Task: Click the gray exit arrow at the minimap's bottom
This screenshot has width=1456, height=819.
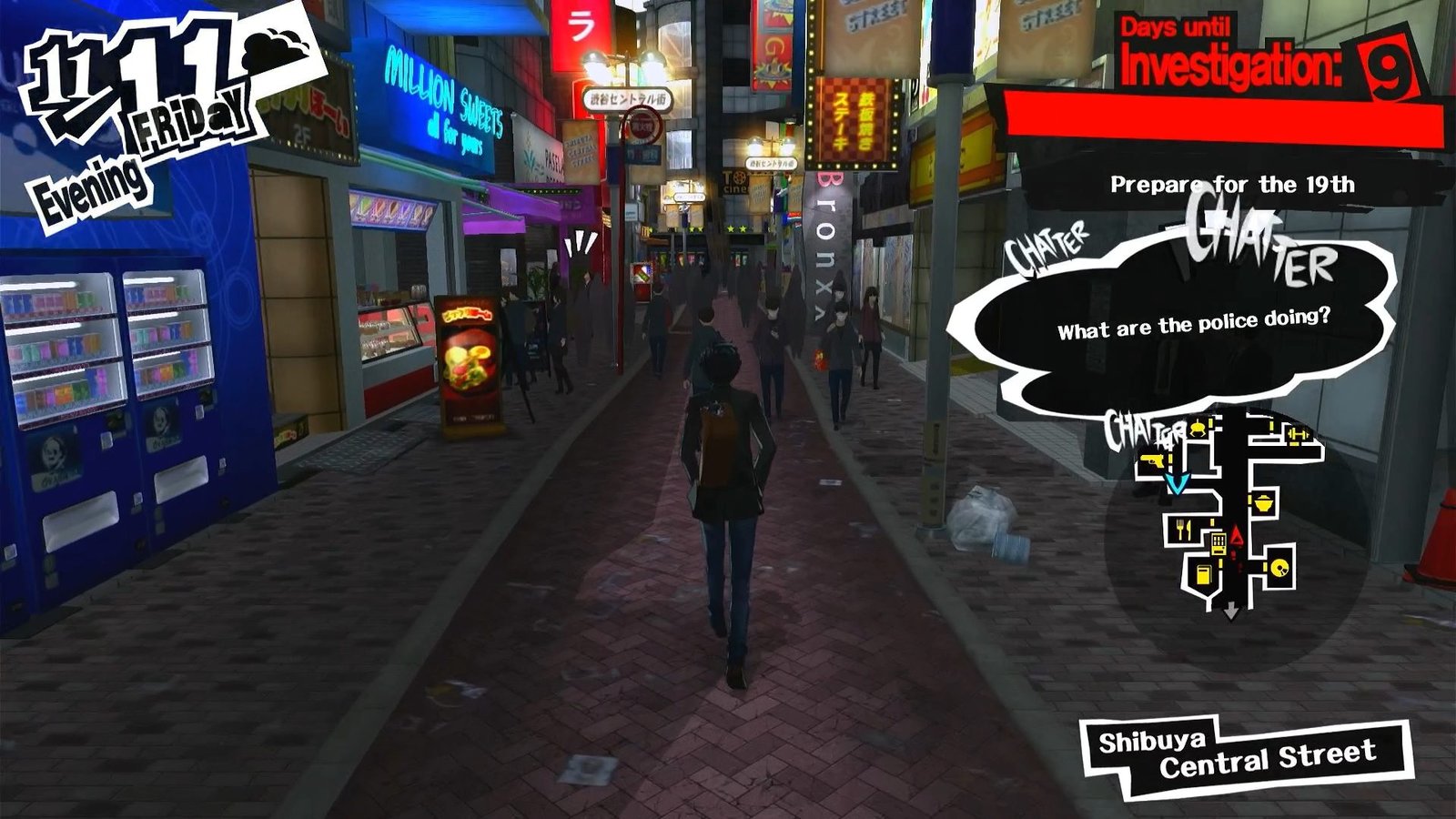Action: click(1230, 610)
